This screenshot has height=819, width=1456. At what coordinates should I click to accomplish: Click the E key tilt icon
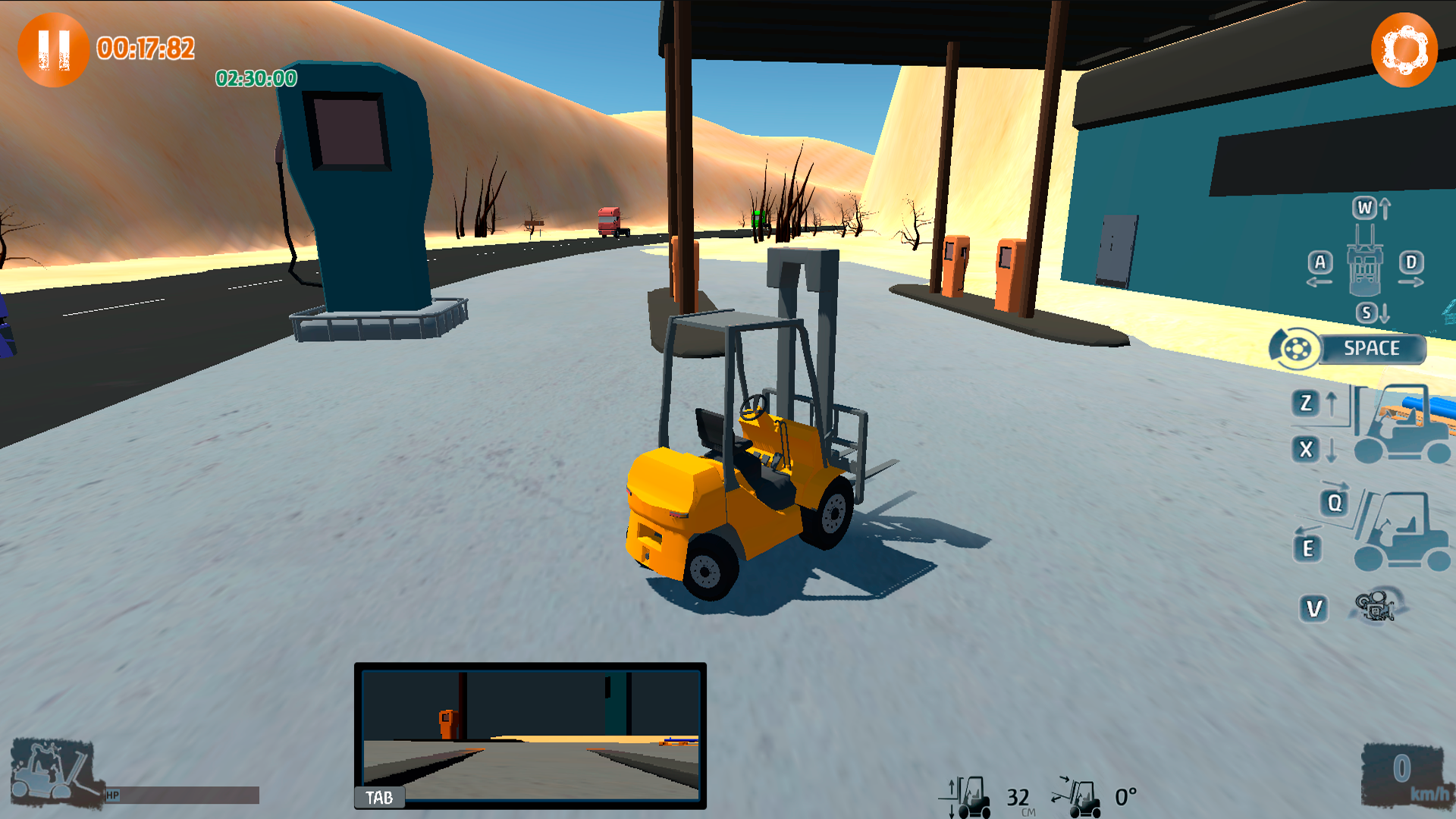pos(1307,548)
